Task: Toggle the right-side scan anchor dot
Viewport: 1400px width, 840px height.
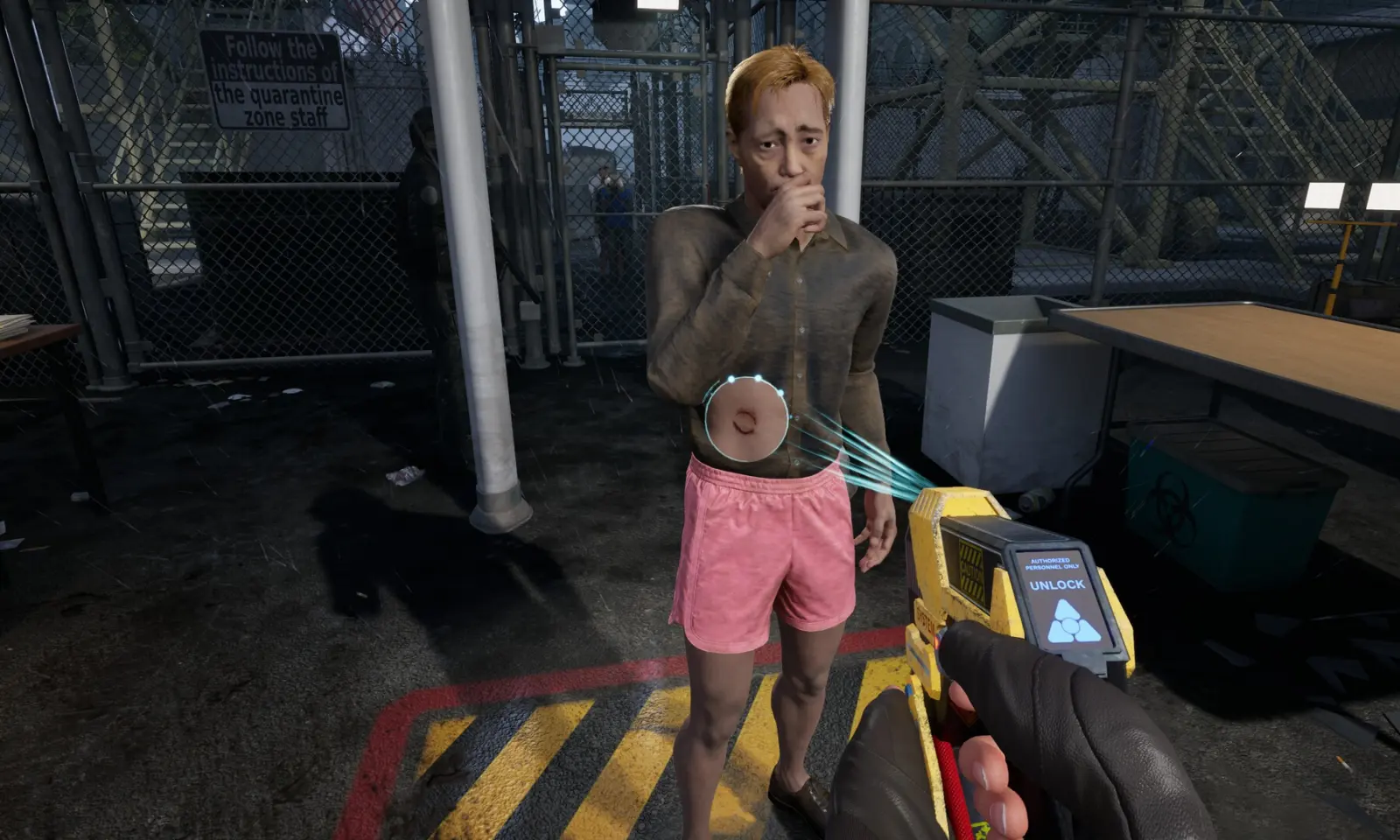Action: (x=780, y=392)
